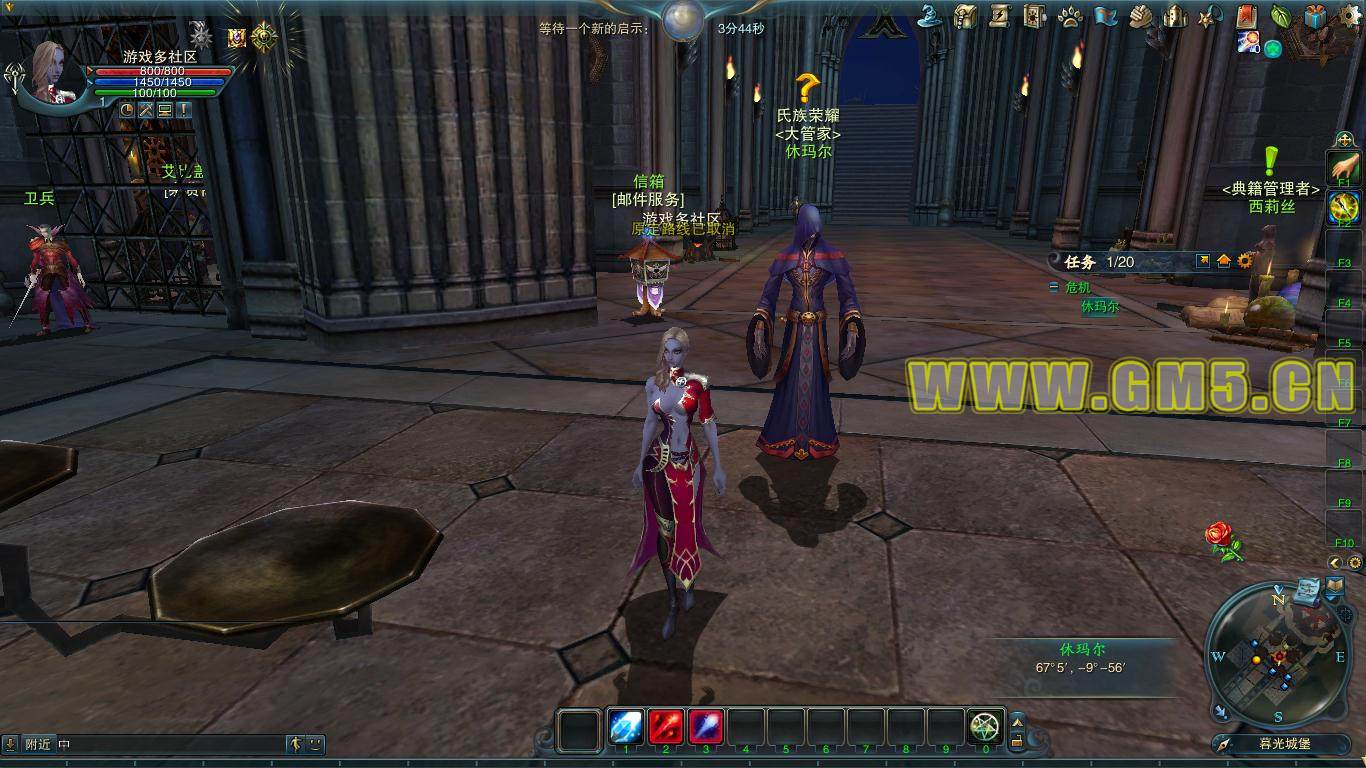Viewport: 1366px width, 768px height.
Task: Click the quest tracker gear icon
Action: pos(1245,261)
